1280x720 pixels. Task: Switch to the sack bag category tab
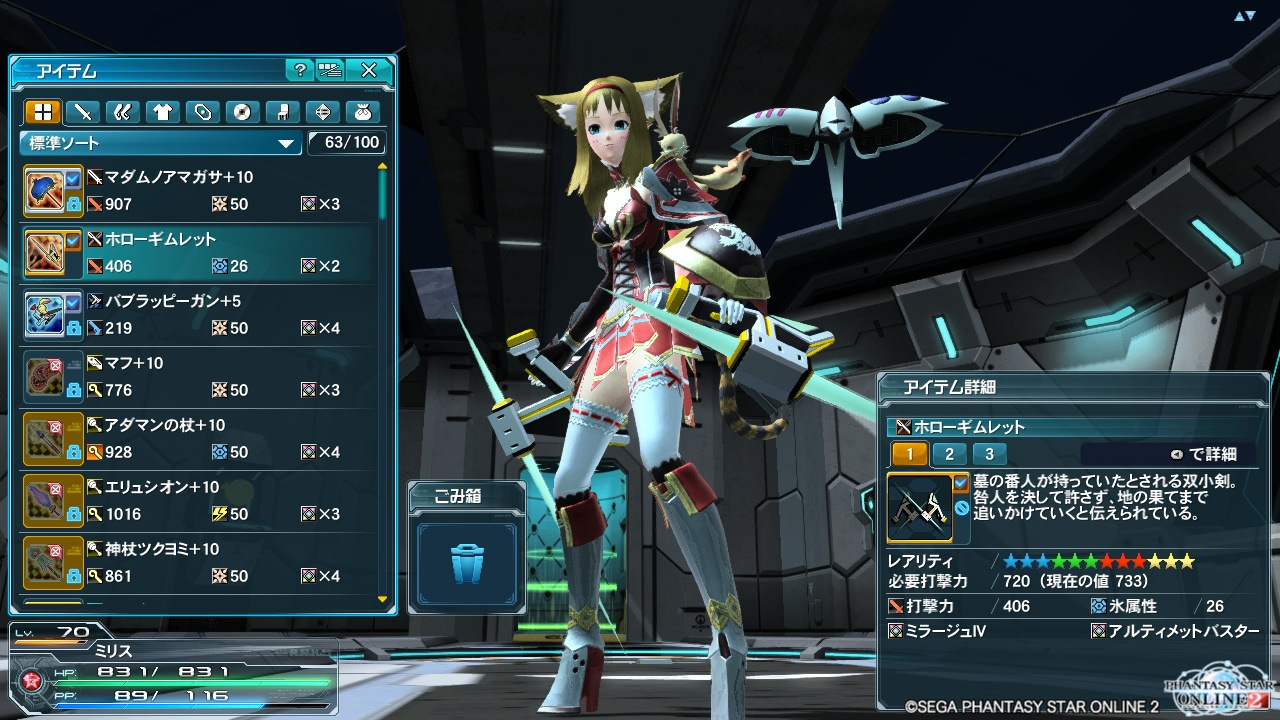coord(360,111)
